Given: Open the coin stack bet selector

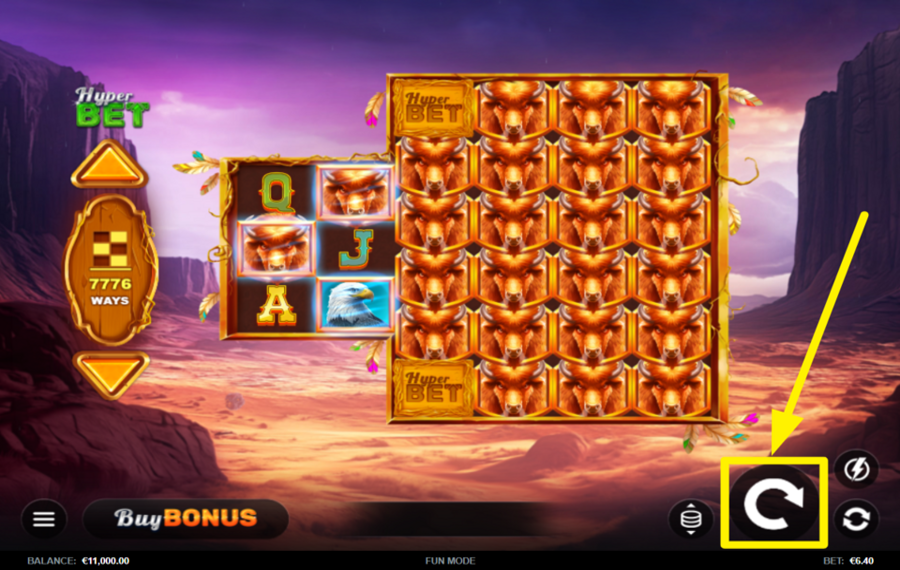Looking at the screenshot, I should coord(691,519).
